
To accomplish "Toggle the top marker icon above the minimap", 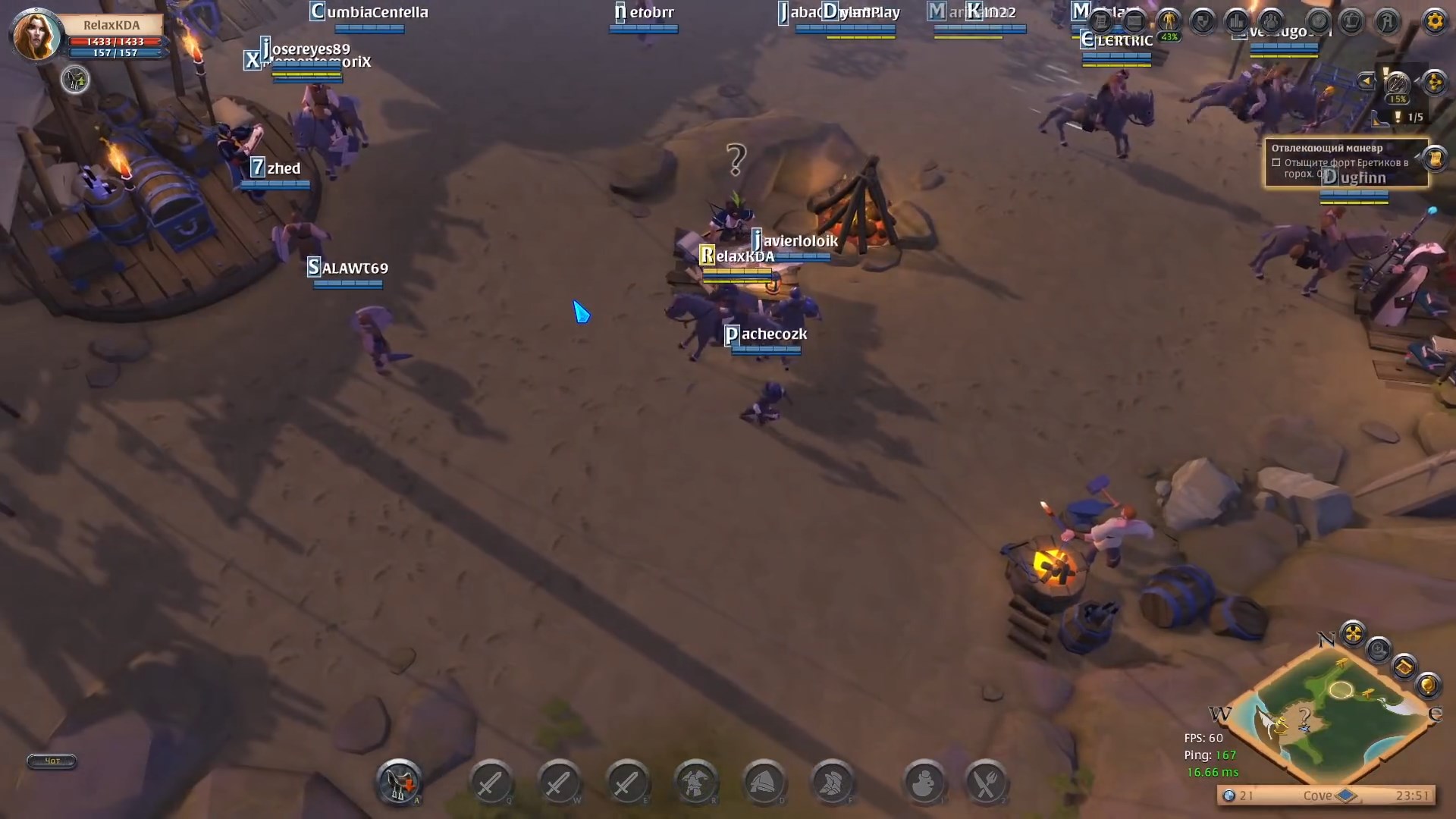I will click(x=1354, y=632).
